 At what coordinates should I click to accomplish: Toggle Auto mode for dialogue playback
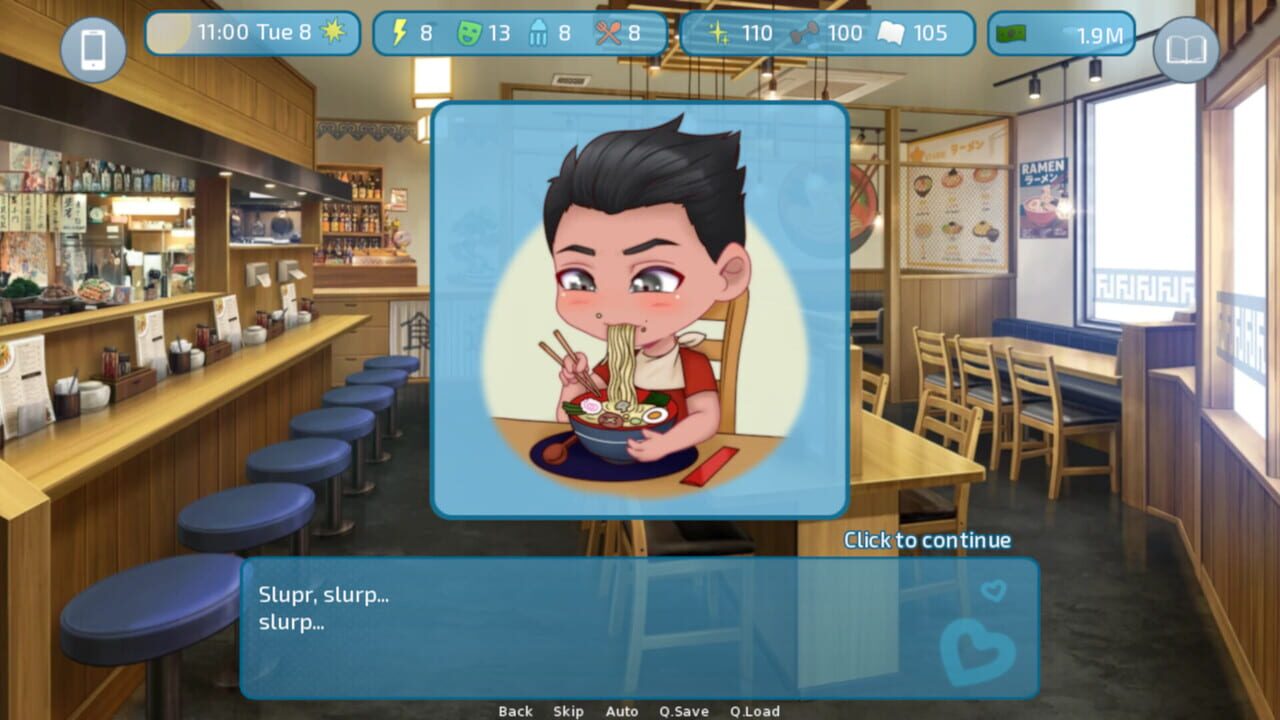pos(622,711)
